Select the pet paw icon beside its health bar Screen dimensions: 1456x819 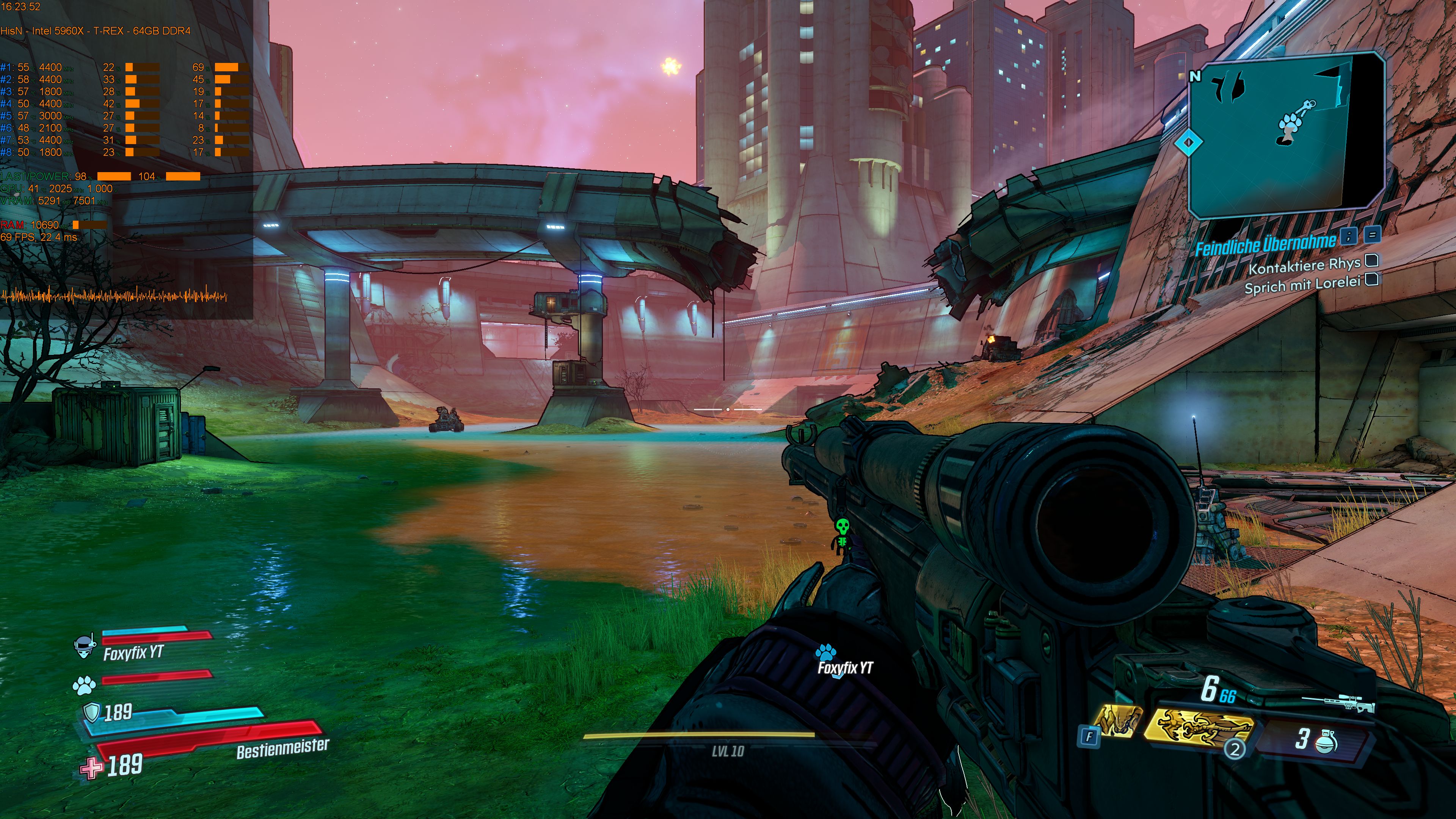[x=84, y=686]
